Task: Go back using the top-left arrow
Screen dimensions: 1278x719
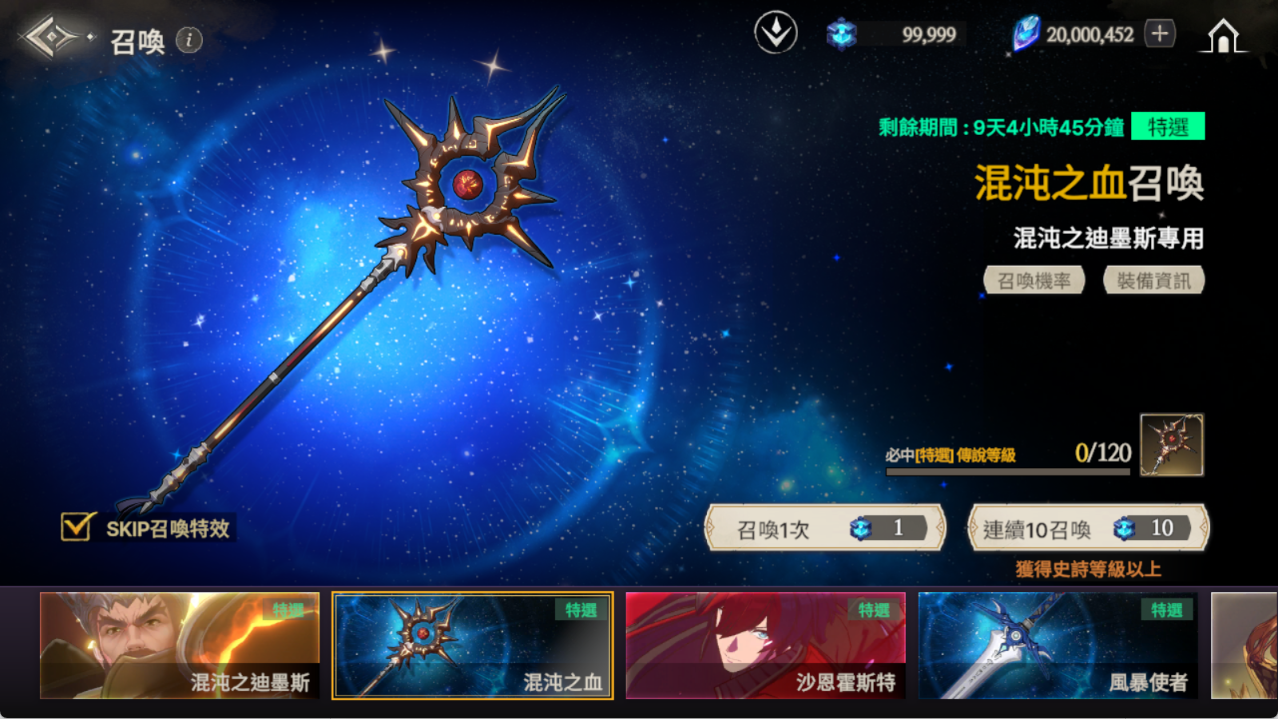Action: coord(54,38)
